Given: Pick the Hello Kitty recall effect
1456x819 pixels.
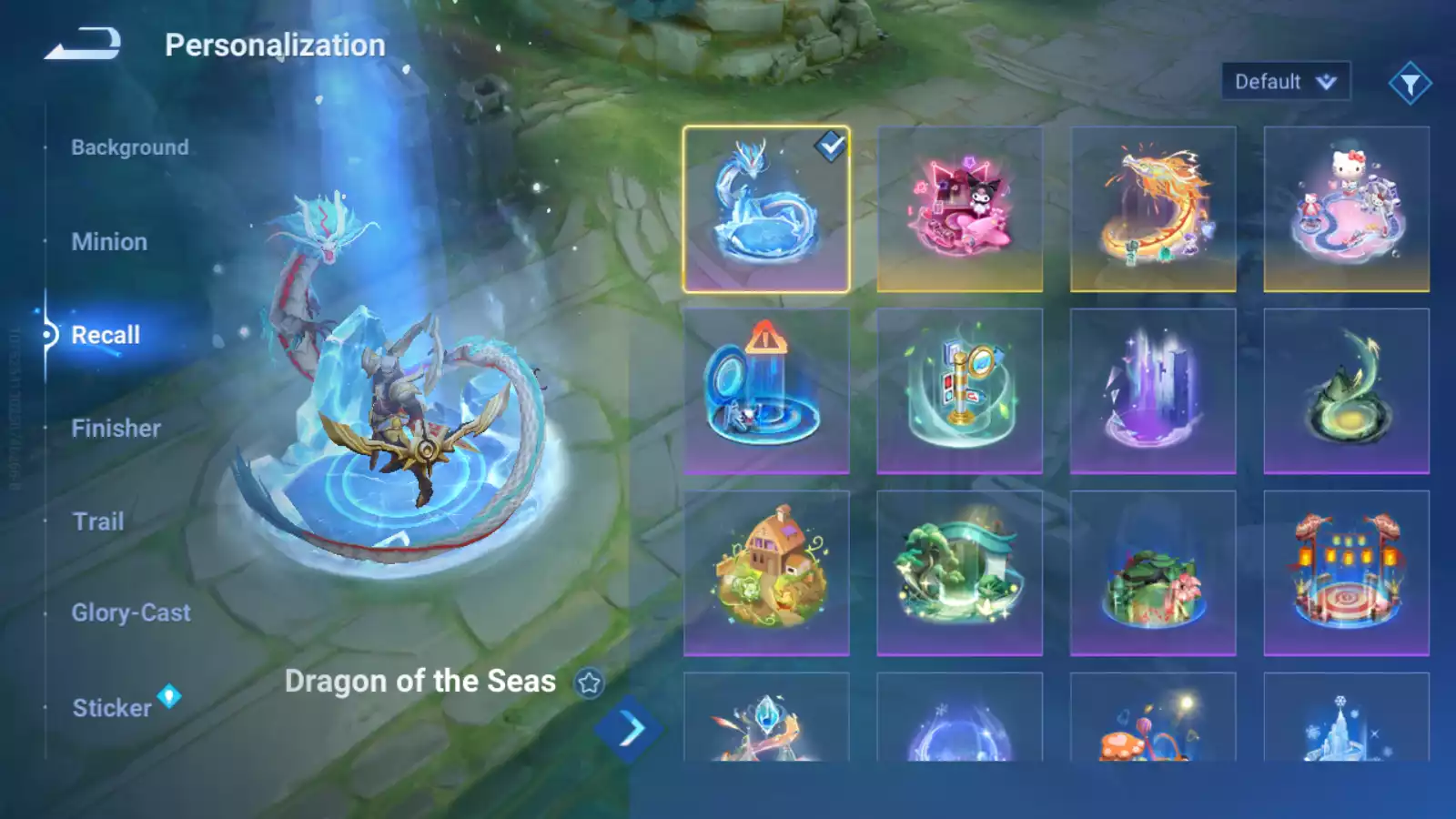Looking at the screenshot, I should click(1346, 209).
